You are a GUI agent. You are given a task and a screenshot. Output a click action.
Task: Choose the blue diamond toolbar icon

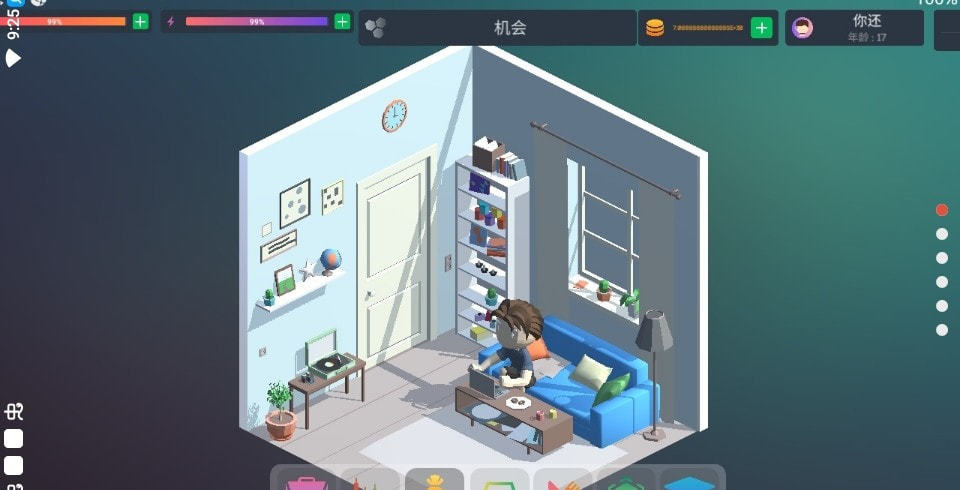click(692, 481)
